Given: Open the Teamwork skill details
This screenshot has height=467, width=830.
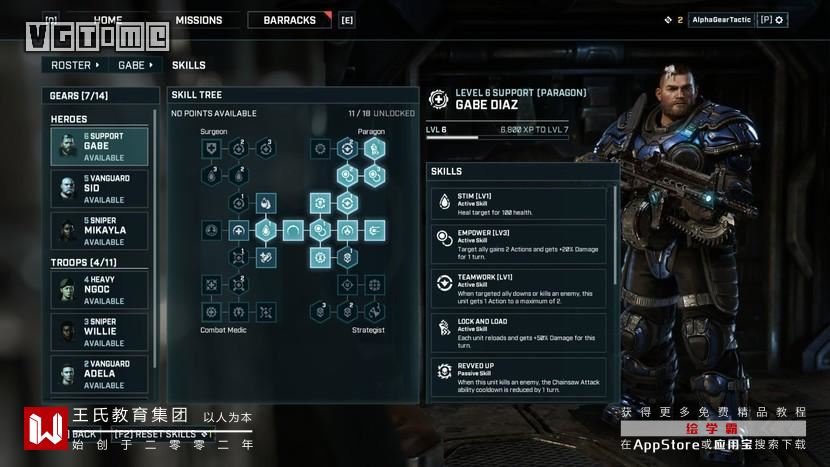Looking at the screenshot, I should [x=518, y=286].
